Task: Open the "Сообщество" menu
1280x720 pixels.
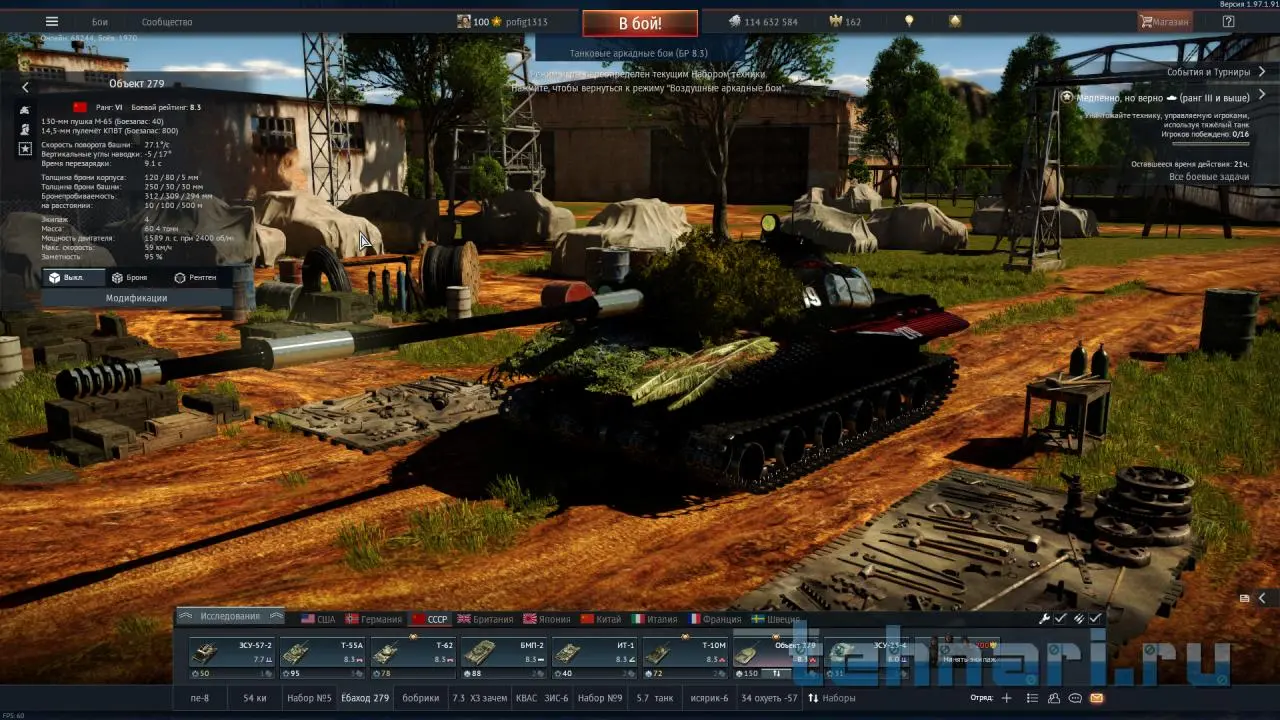Action: pyautogui.click(x=167, y=22)
